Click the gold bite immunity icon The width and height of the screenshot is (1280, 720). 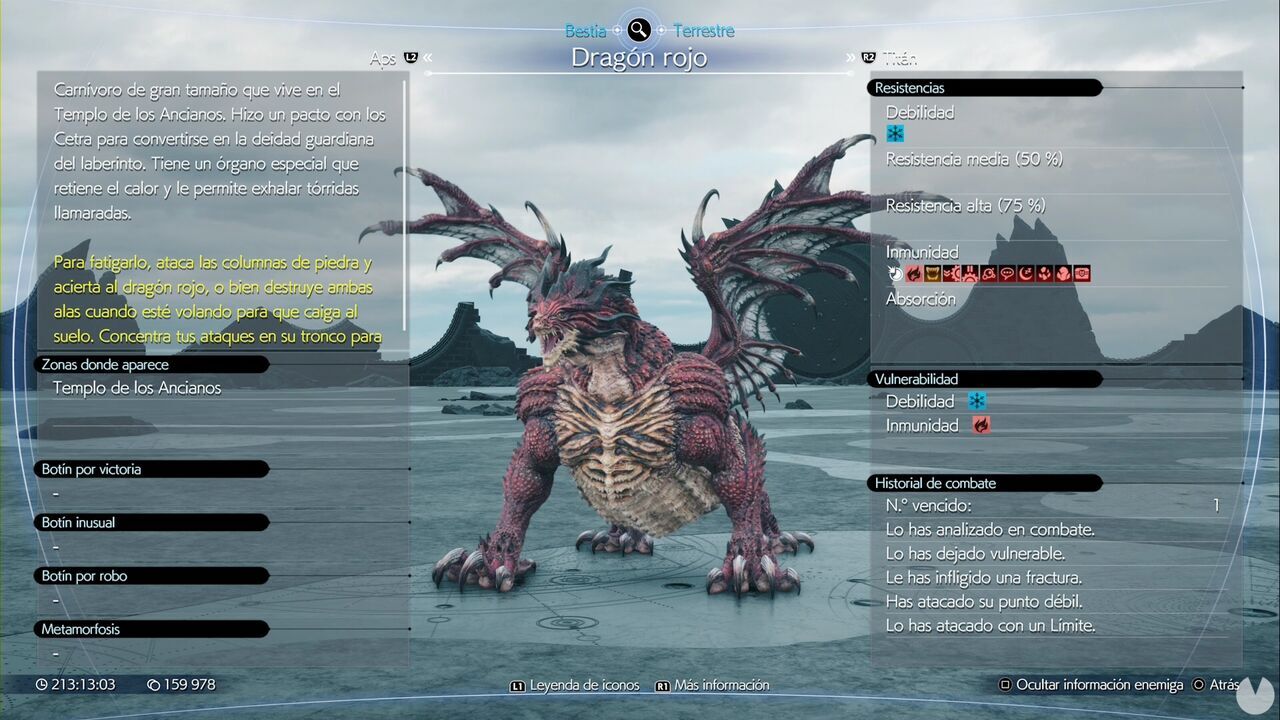click(x=931, y=274)
